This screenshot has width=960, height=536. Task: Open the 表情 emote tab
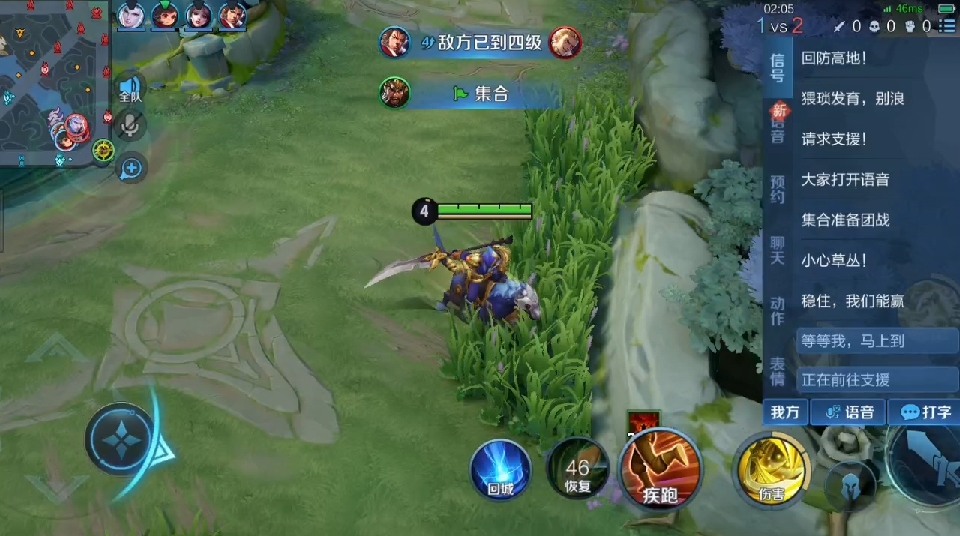778,371
